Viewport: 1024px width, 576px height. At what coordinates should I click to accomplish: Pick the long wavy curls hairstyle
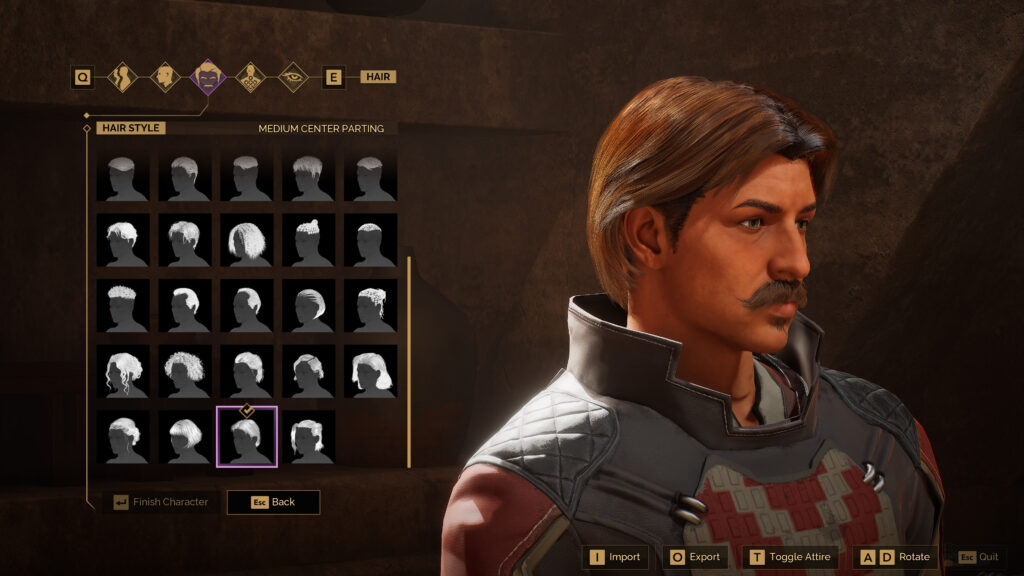(x=123, y=372)
